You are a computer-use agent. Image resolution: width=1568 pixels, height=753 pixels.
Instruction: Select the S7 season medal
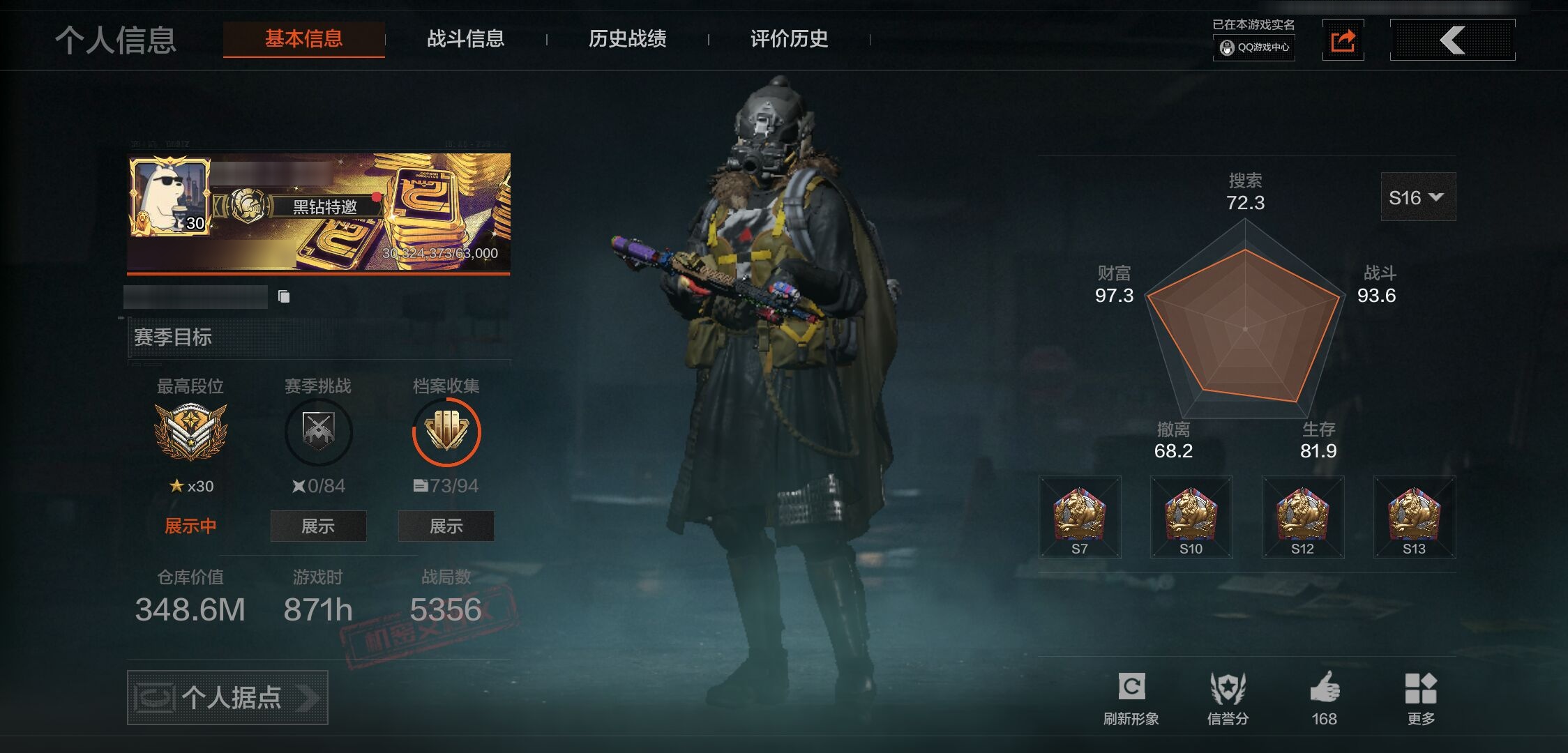click(x=1080, y=517)
